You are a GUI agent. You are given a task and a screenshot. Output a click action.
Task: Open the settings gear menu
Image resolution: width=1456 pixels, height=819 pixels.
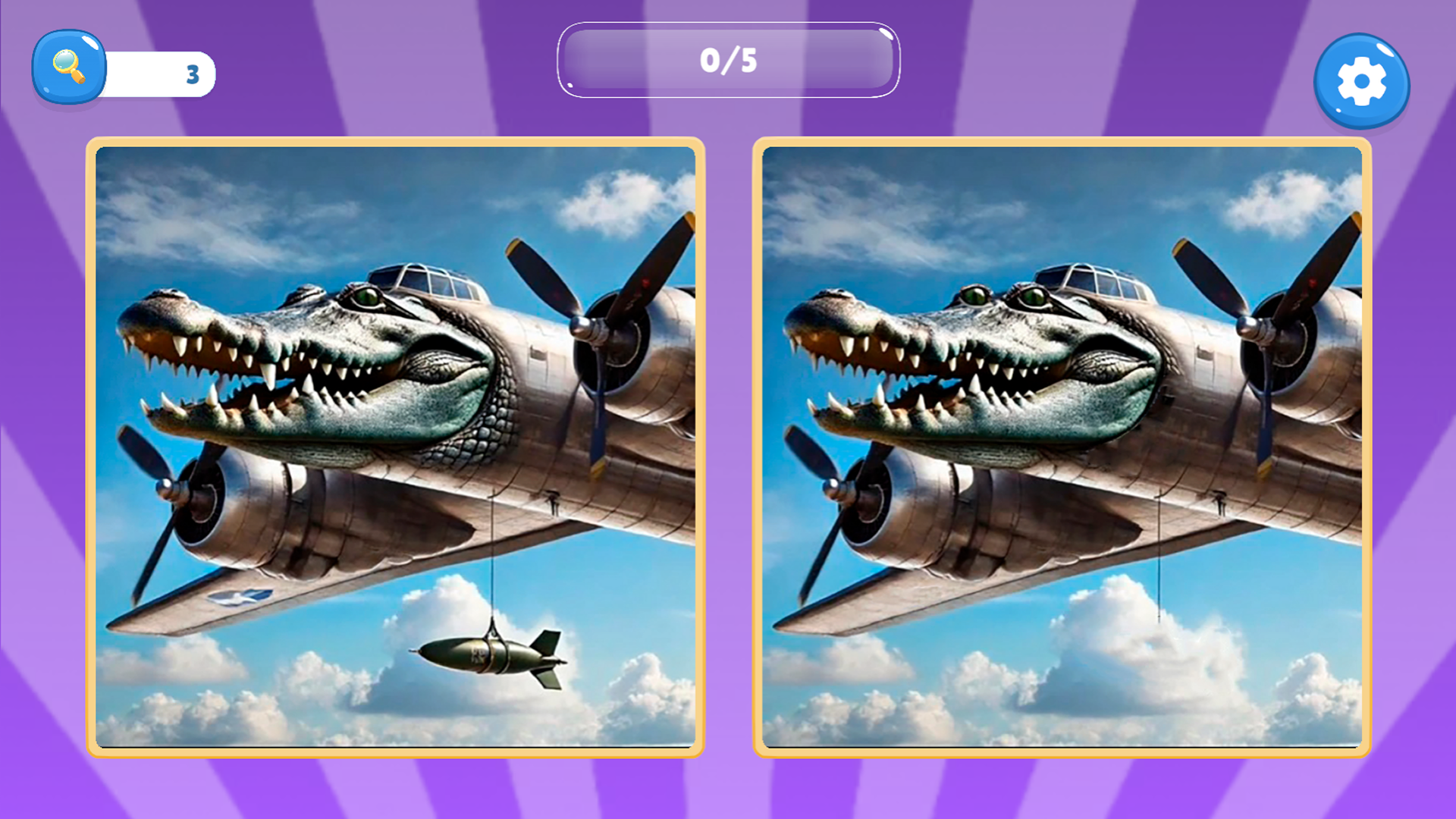click(1361, 80)
